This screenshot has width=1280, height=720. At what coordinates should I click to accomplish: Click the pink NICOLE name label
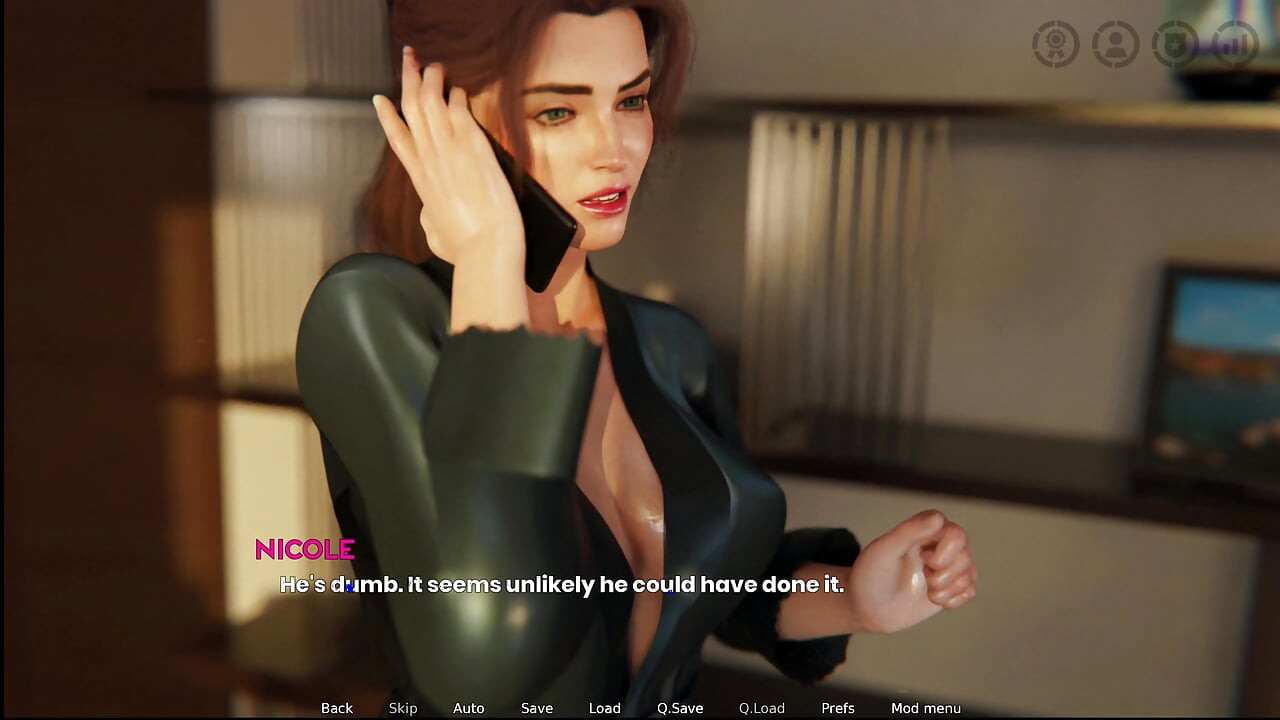pos(304,549)
